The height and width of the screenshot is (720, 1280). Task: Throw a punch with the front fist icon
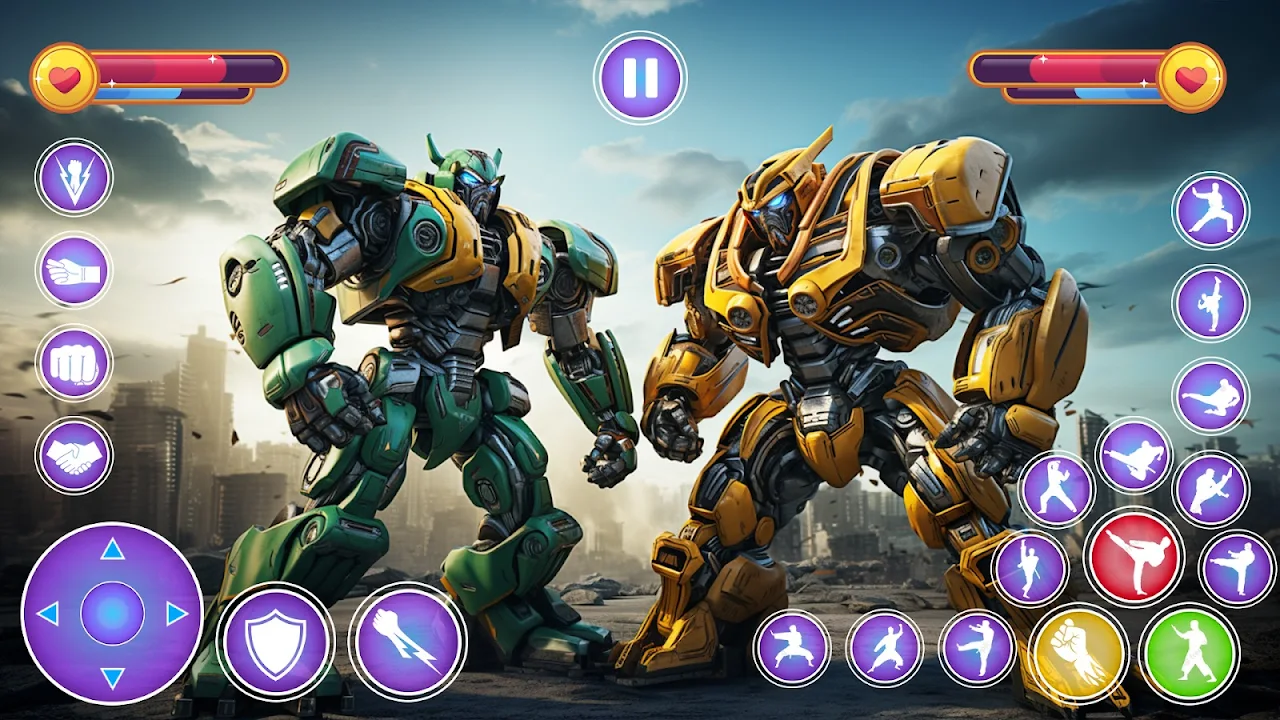tap(74, 363)
